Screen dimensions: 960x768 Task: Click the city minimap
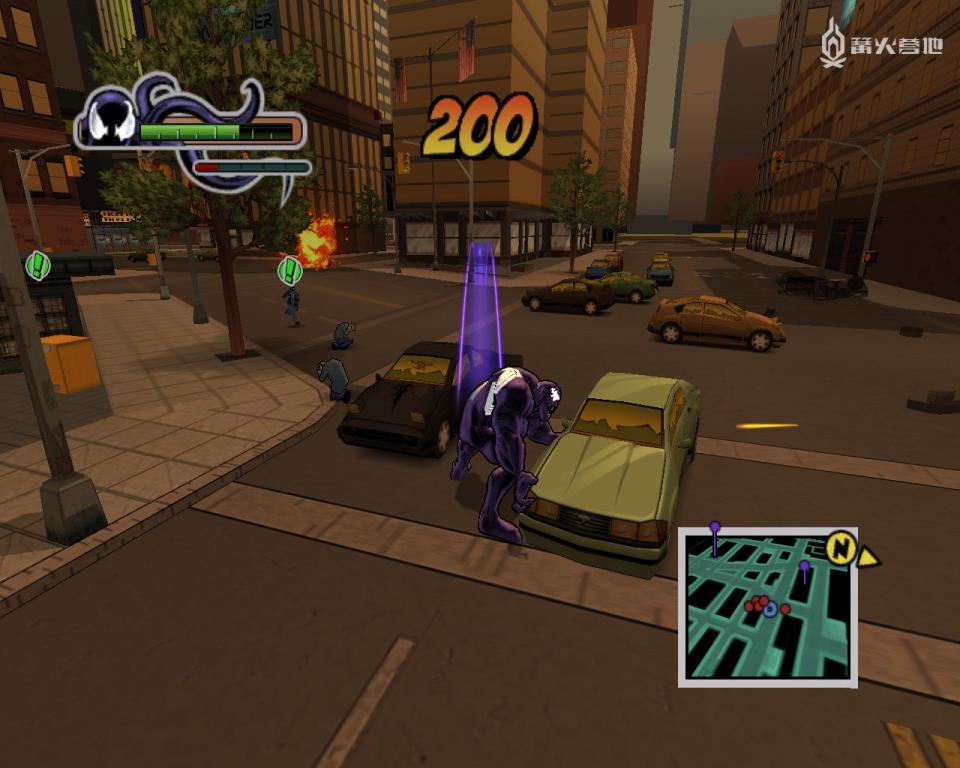click(x=767, y=607)
